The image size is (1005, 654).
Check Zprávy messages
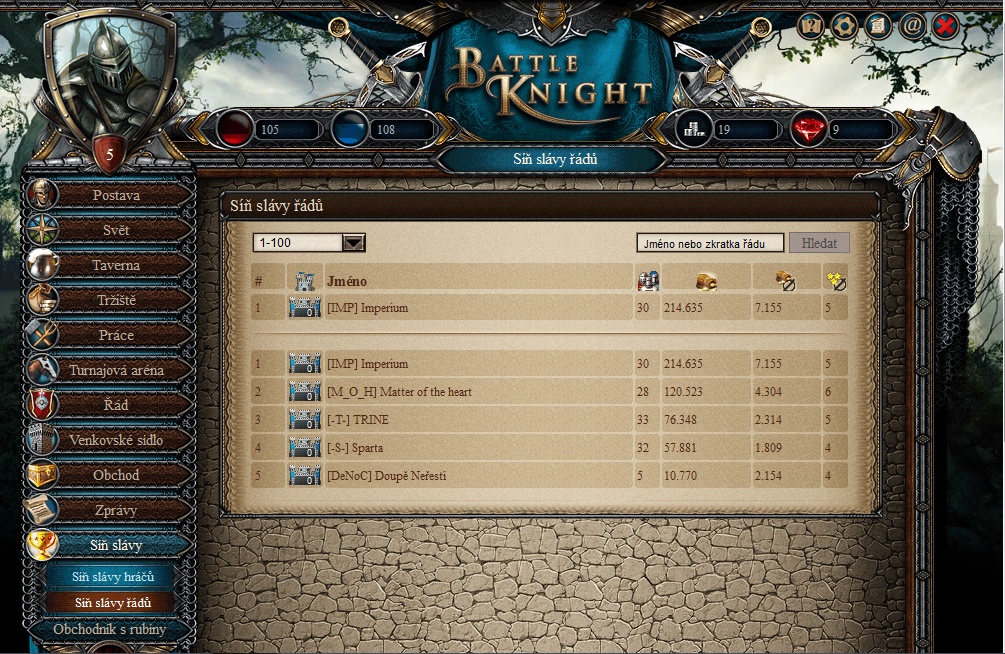116,510
